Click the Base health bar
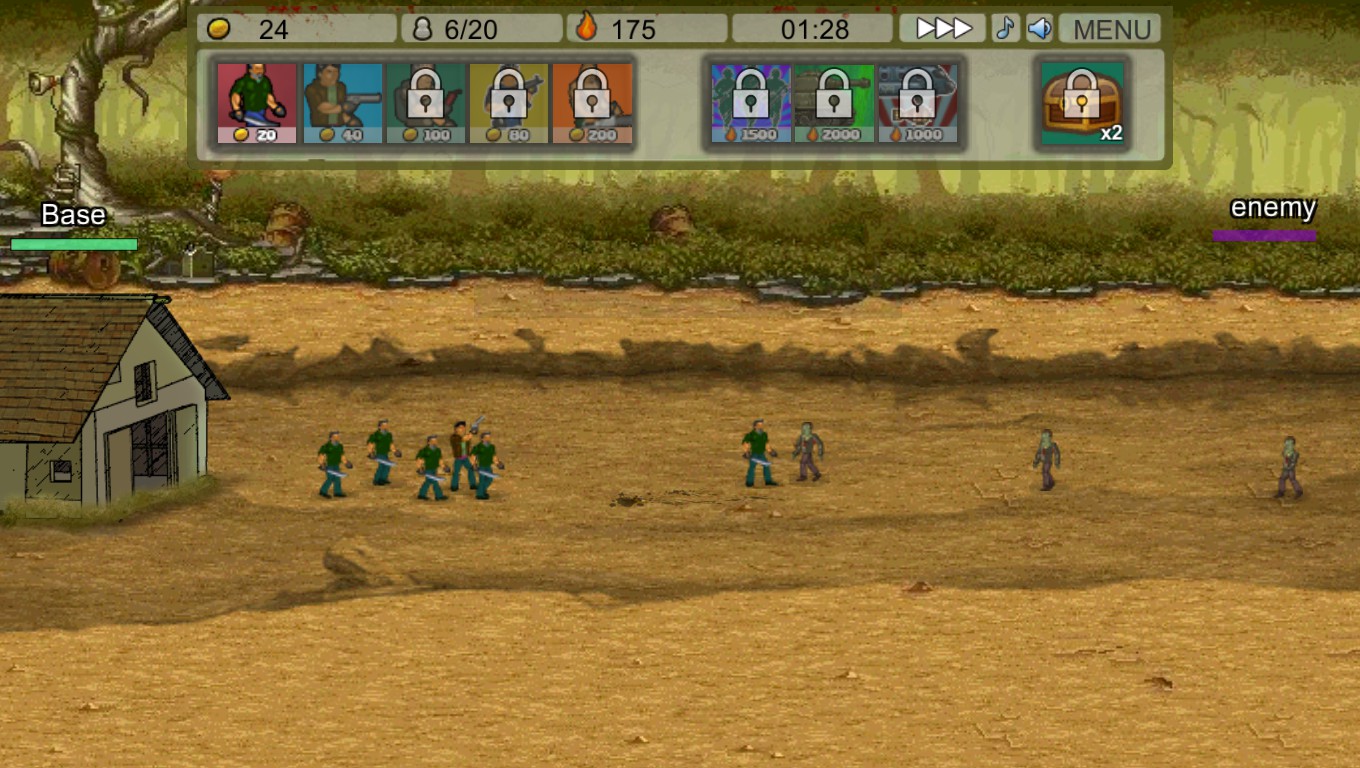 tap(71, 243)
